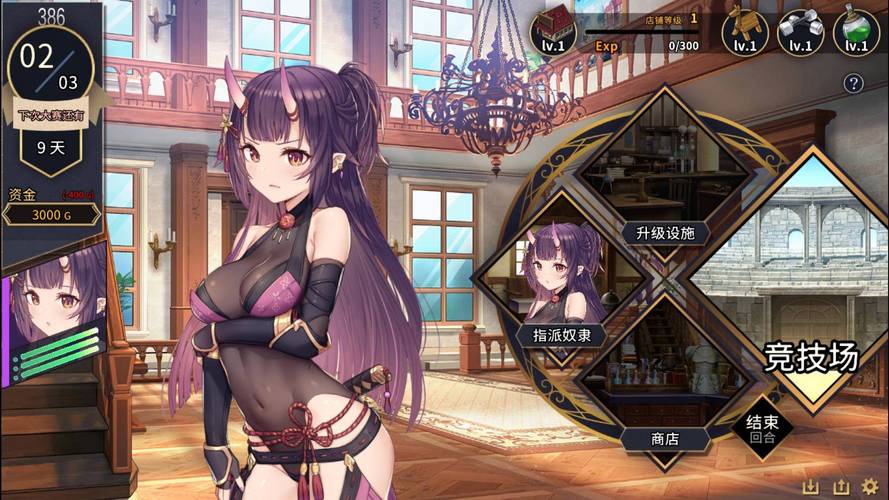
Task: Open settings with the gear icon
Action: (869, 486)
